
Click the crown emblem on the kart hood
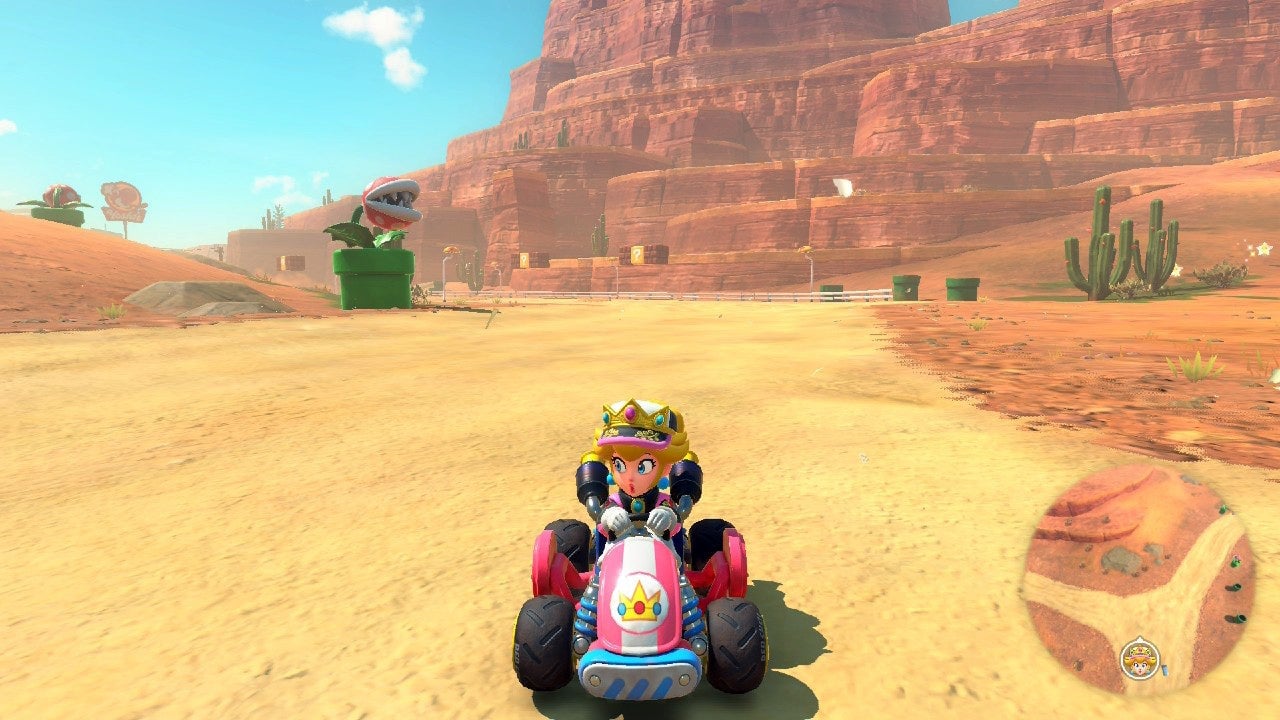[637, 603]
